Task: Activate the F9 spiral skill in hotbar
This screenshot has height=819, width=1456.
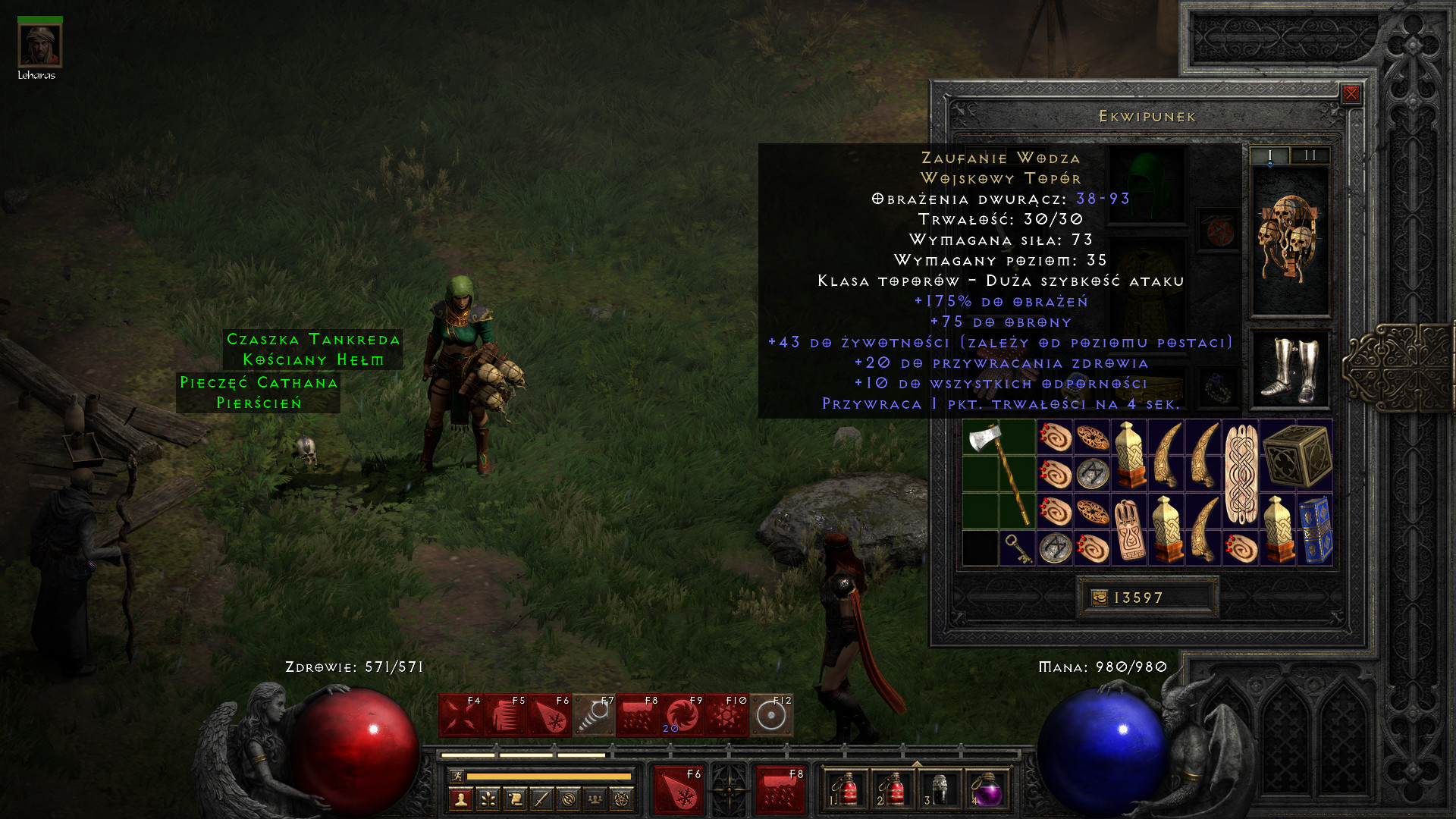Action: [x=682, y=715]
